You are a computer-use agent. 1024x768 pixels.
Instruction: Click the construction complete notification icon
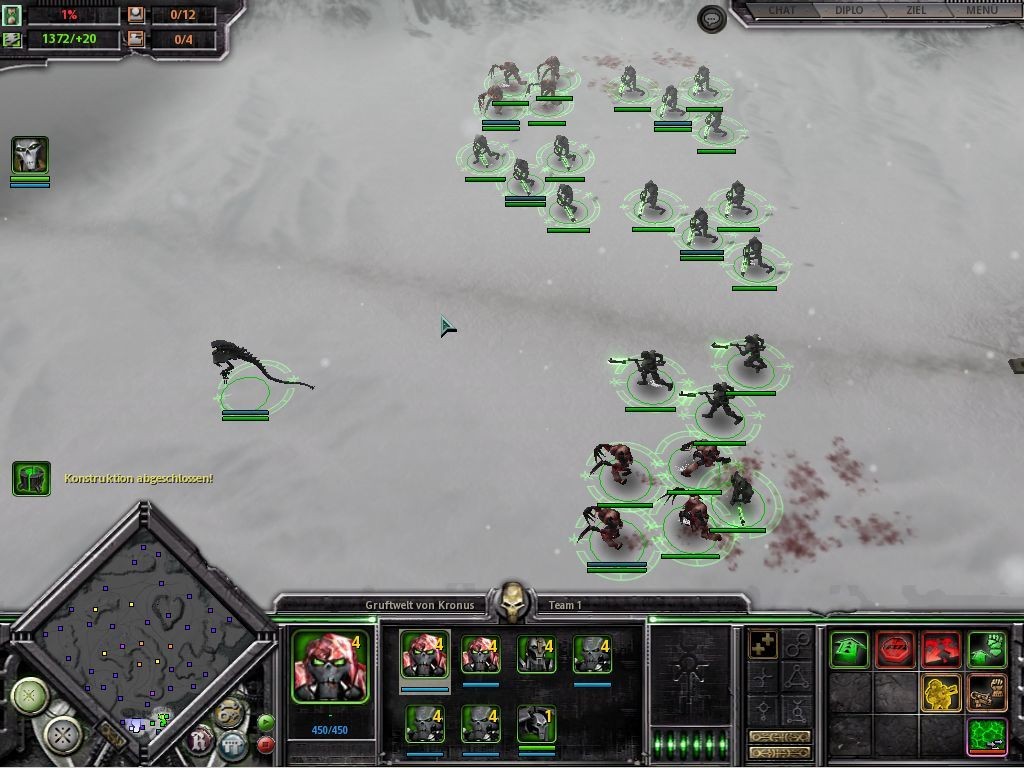[31, 479]
